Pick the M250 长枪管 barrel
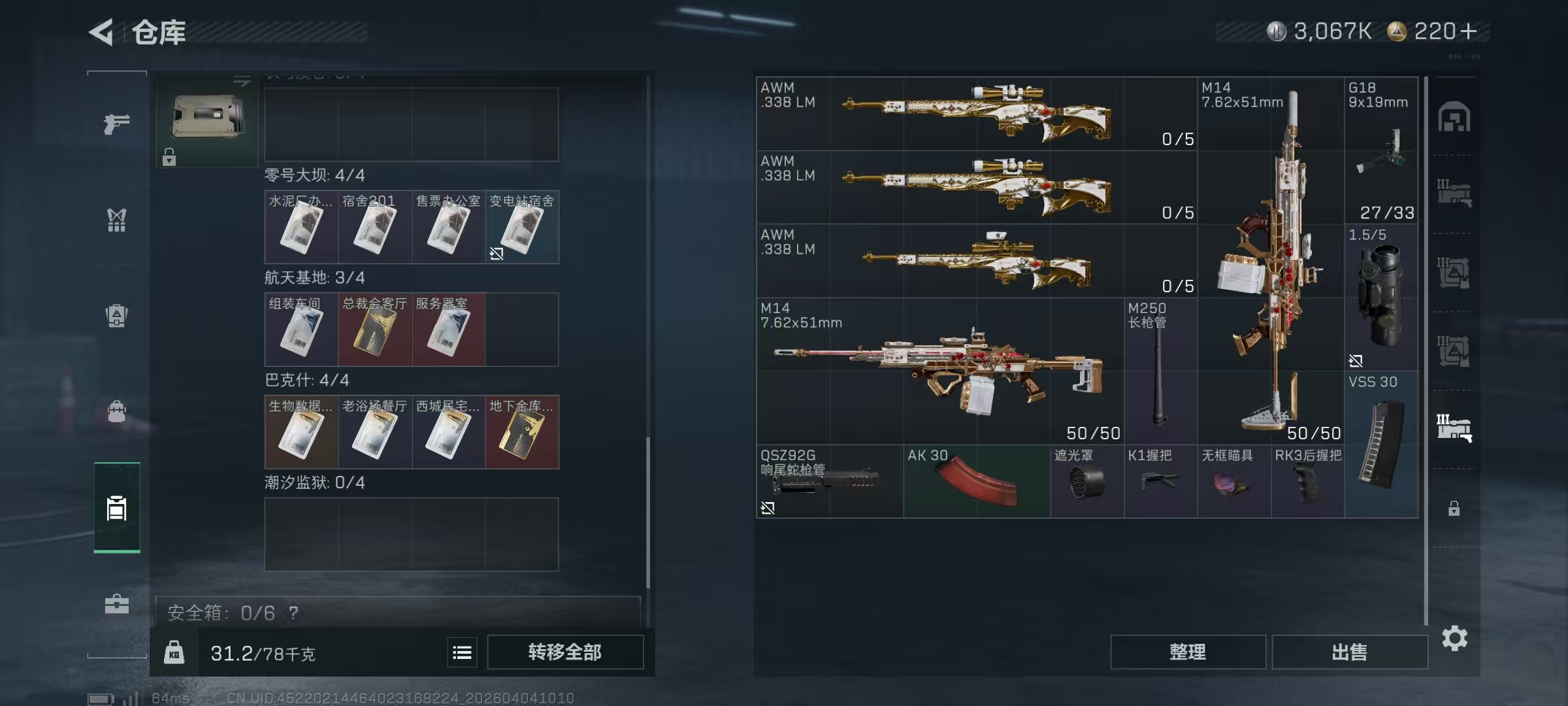Viewport: 1568px width, 706px height. 1160,371
